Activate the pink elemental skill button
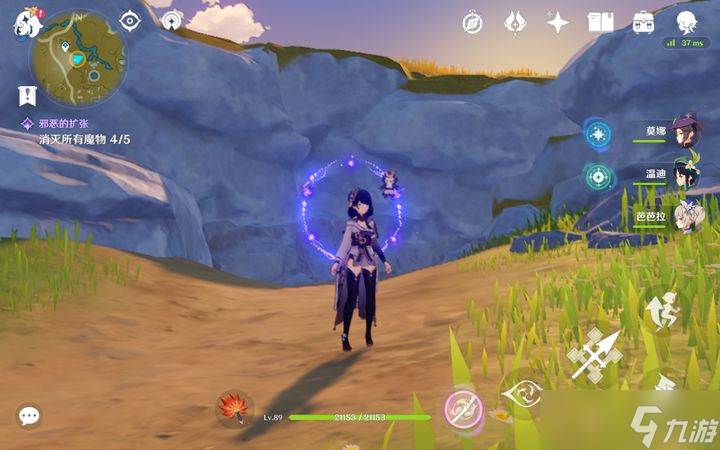 [x=463, y=407]
